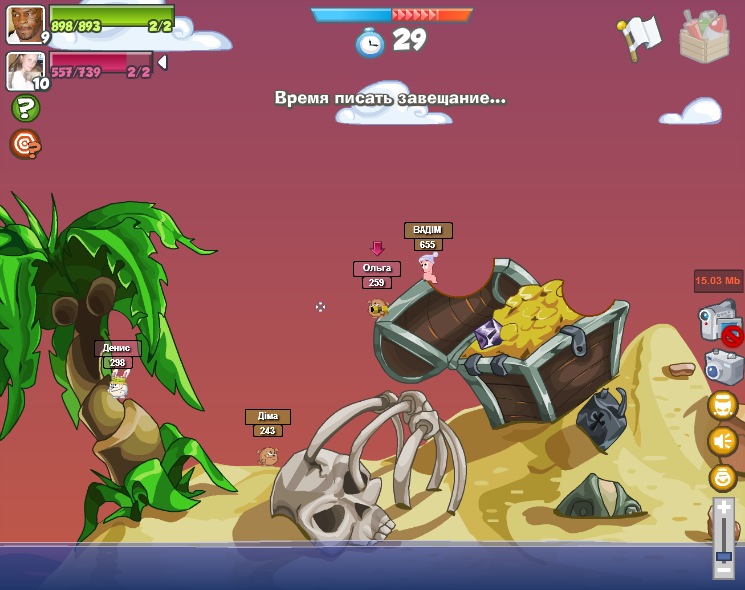
Task: Zoom out with the minus button
Action: point(723,571)
